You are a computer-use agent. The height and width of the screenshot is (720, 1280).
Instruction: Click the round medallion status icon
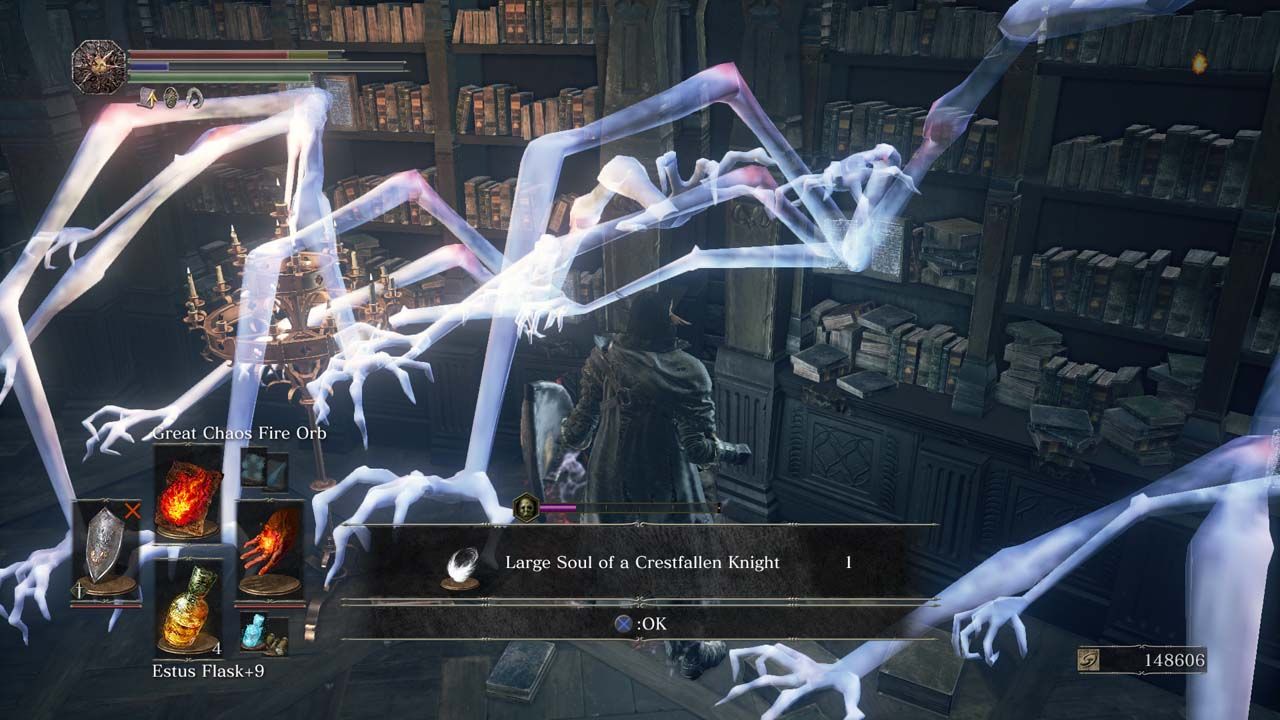[171, 98]
